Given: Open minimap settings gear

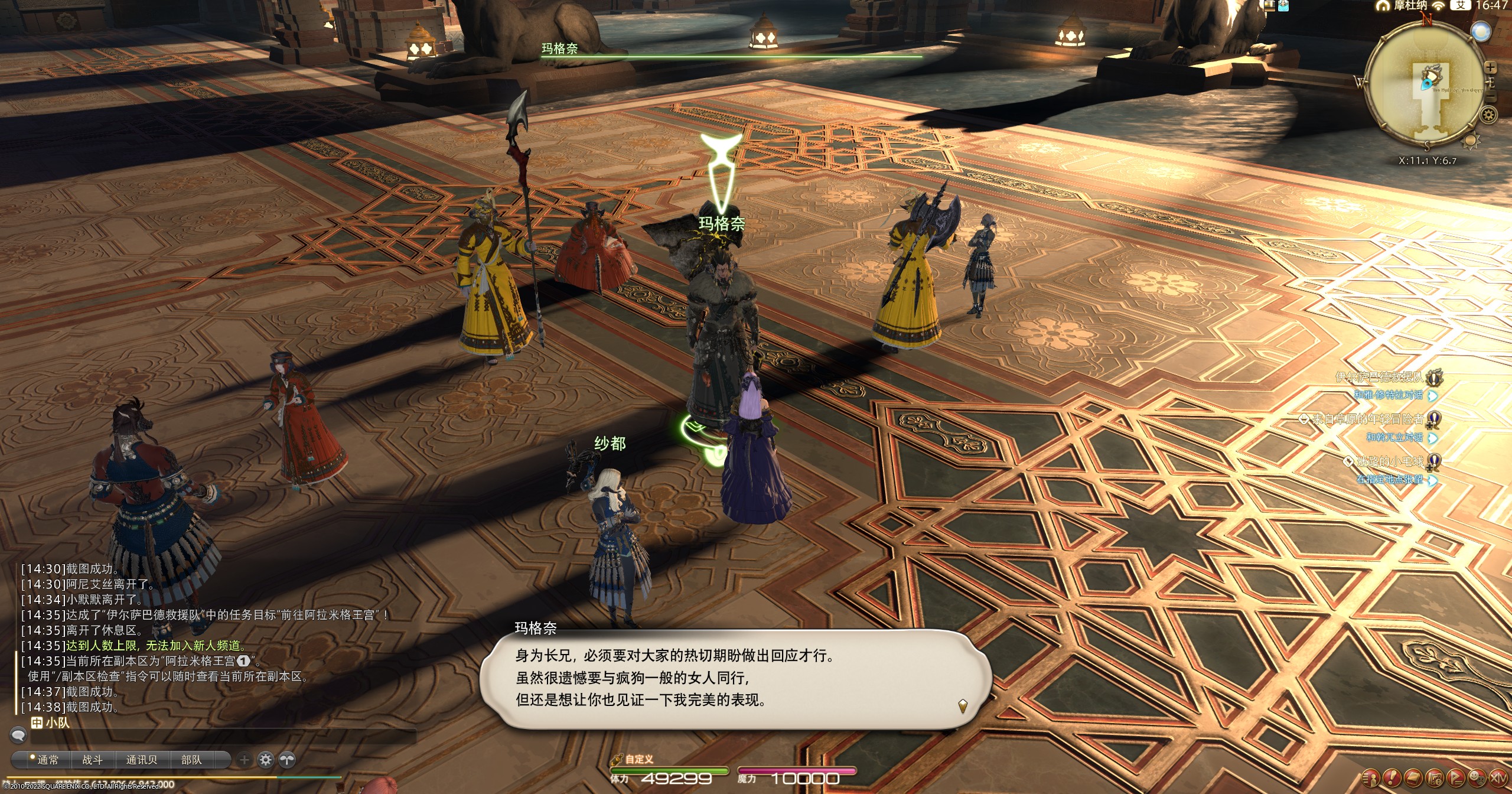Looking at the screenshot, I should [1489, 115].
